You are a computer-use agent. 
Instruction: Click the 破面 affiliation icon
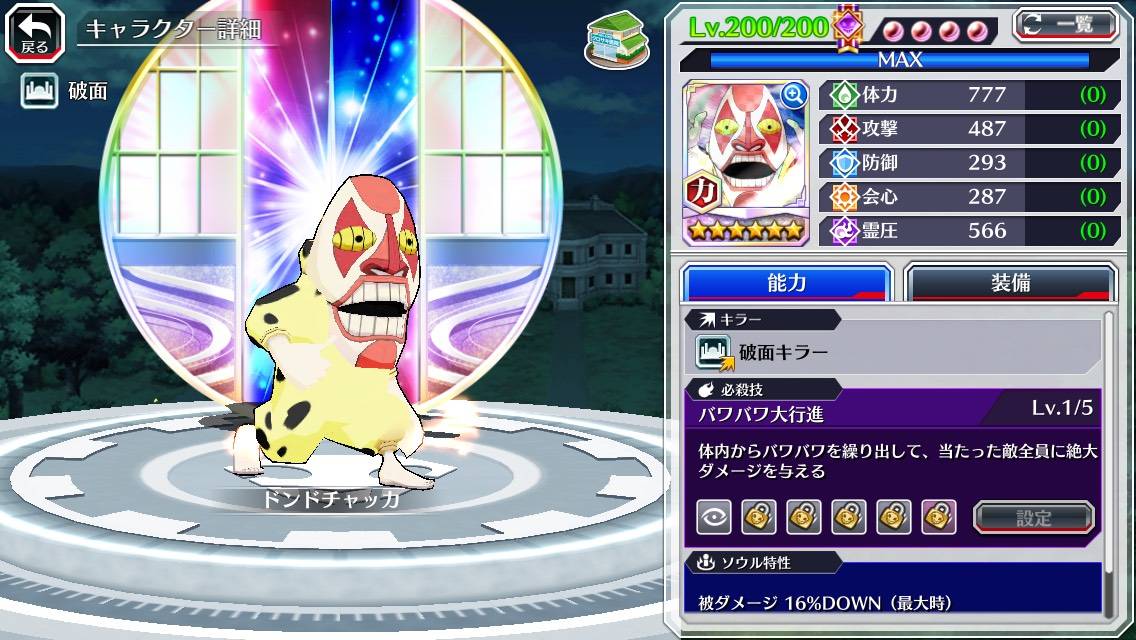pos(38,91)
